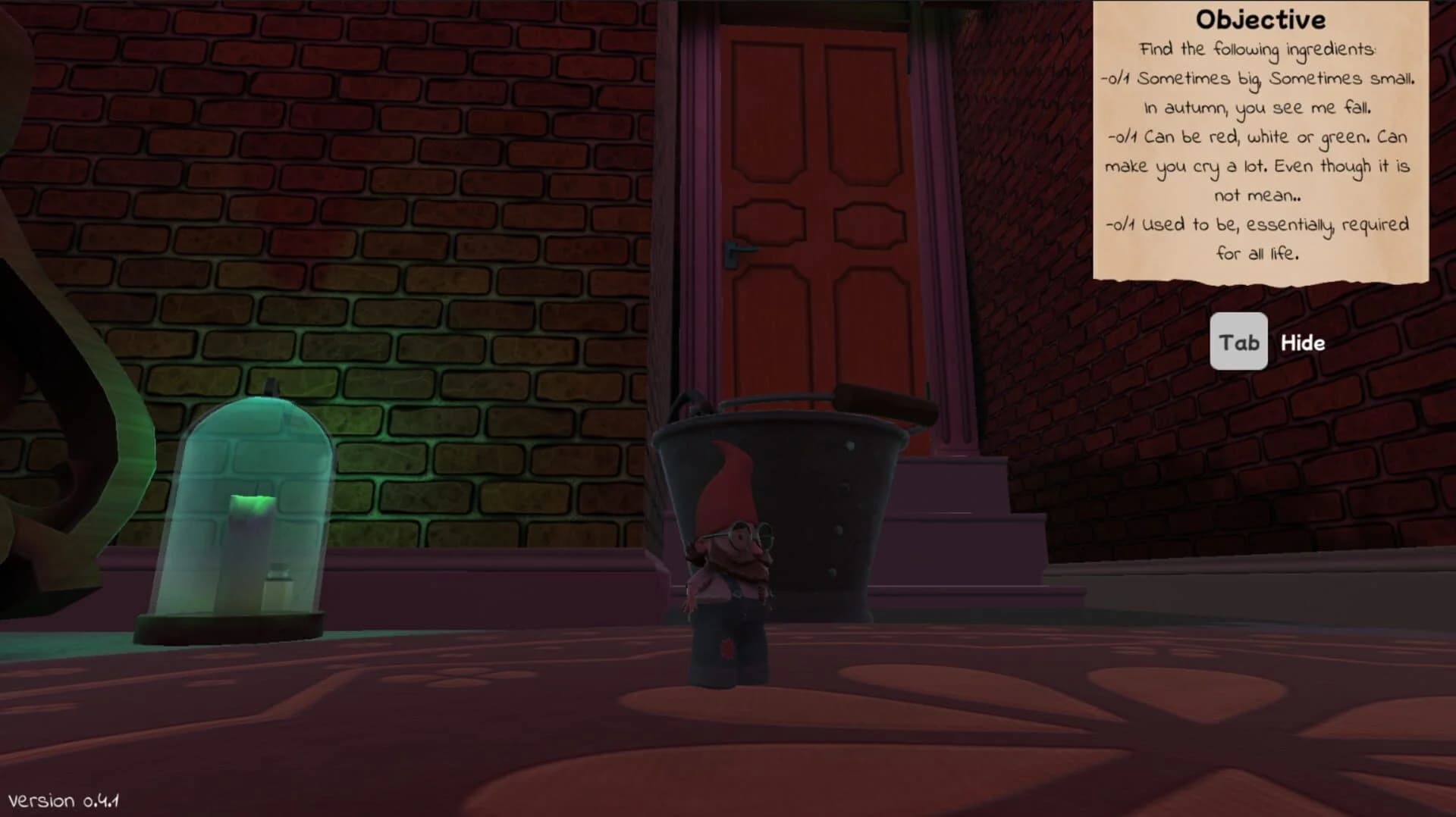The width and height of the screenshot is (1456, 817).
Task: Select the 'Find the following ingredients' line
Action: pyautogui.click(x=1258, y=49)
